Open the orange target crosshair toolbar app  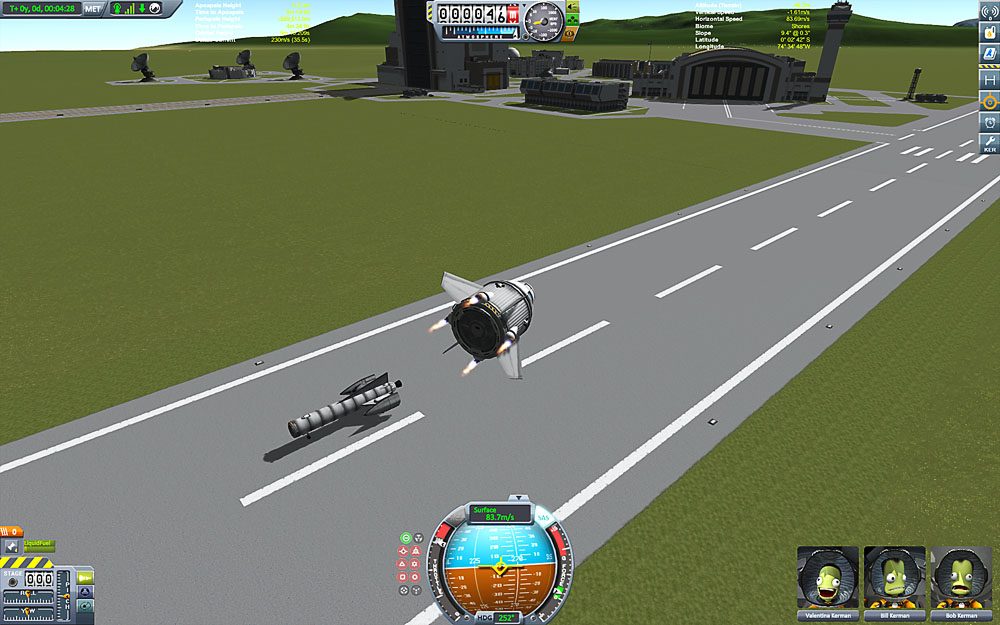[989, 101]
